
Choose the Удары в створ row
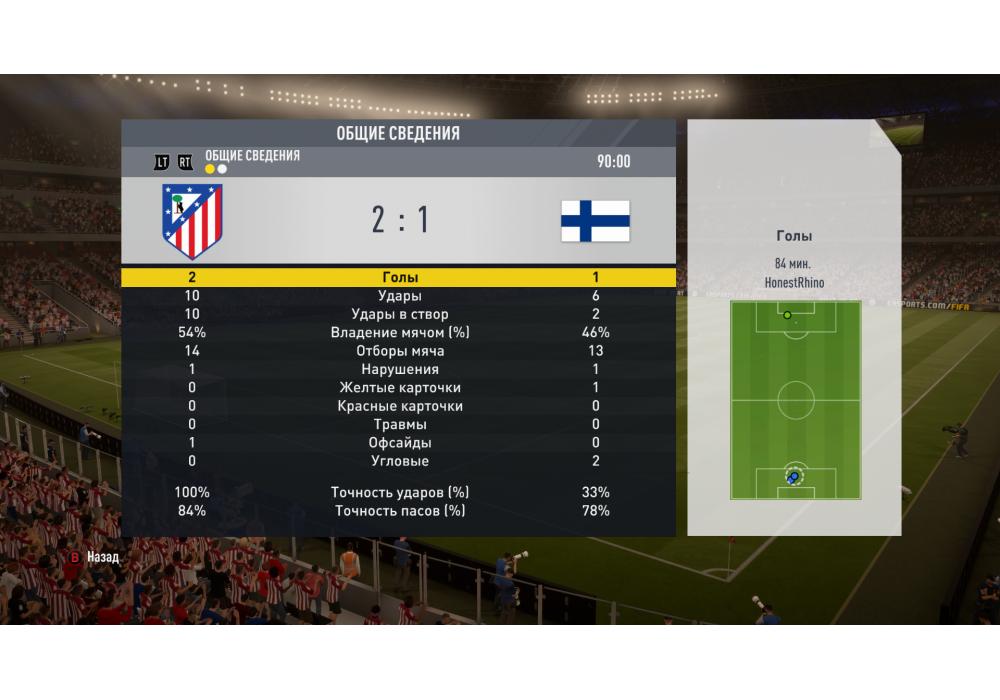[x=399, y=314]
